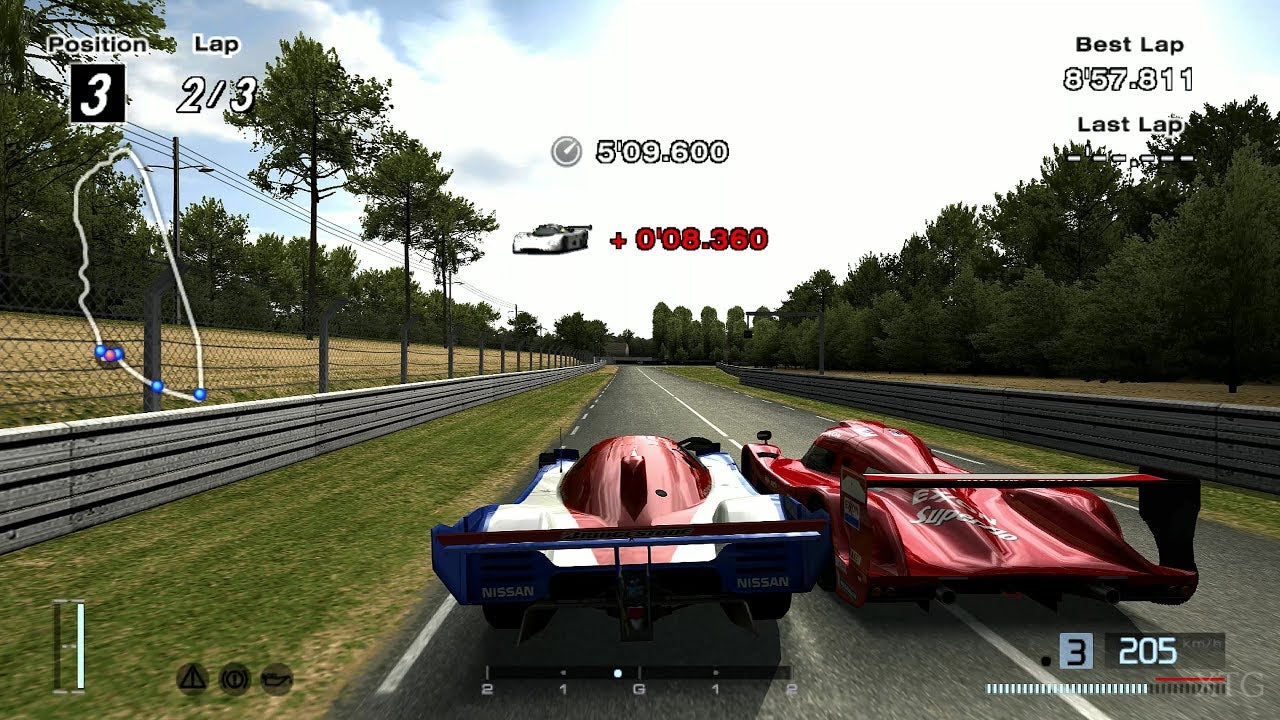Click the km/h unit label beside the speed
The width and height of the screenshot is (1280, 720).
click(1203, 643)
